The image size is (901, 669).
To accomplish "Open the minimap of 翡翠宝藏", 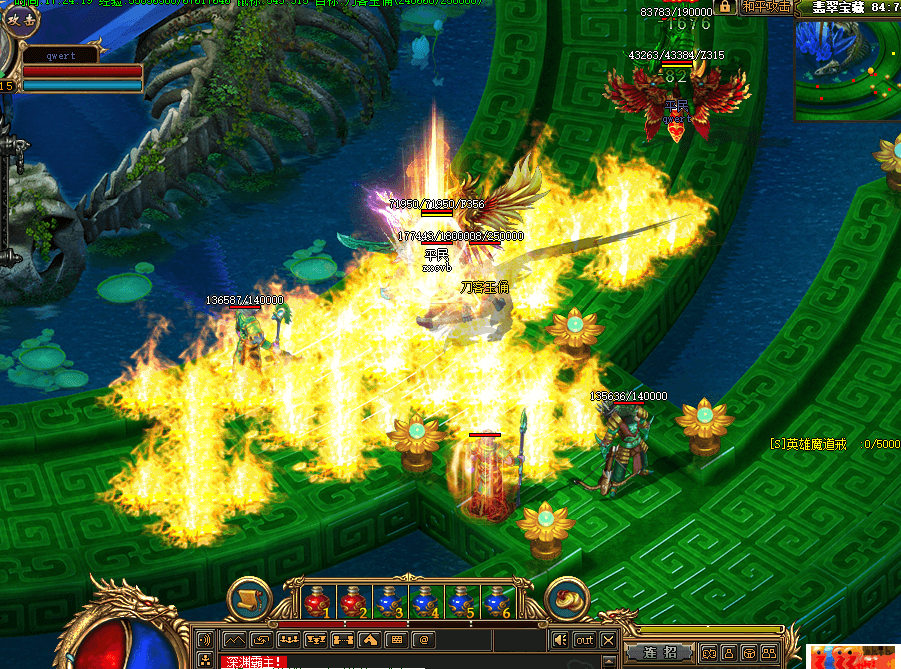I will (847, 69).
